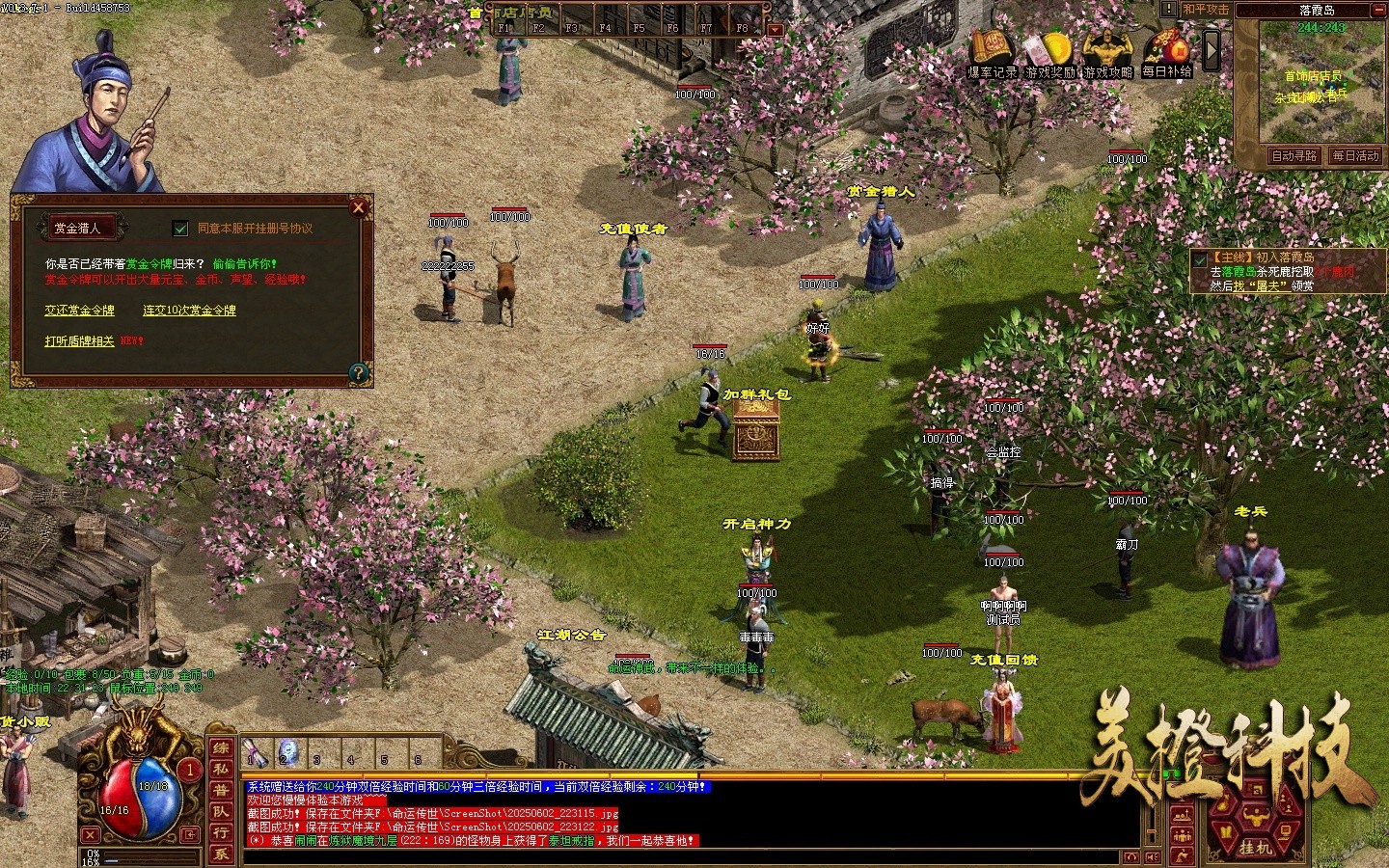Select 连交10次赏金令牌 option
Viewport: 1389px width, 868px height.
pos(189,311)
